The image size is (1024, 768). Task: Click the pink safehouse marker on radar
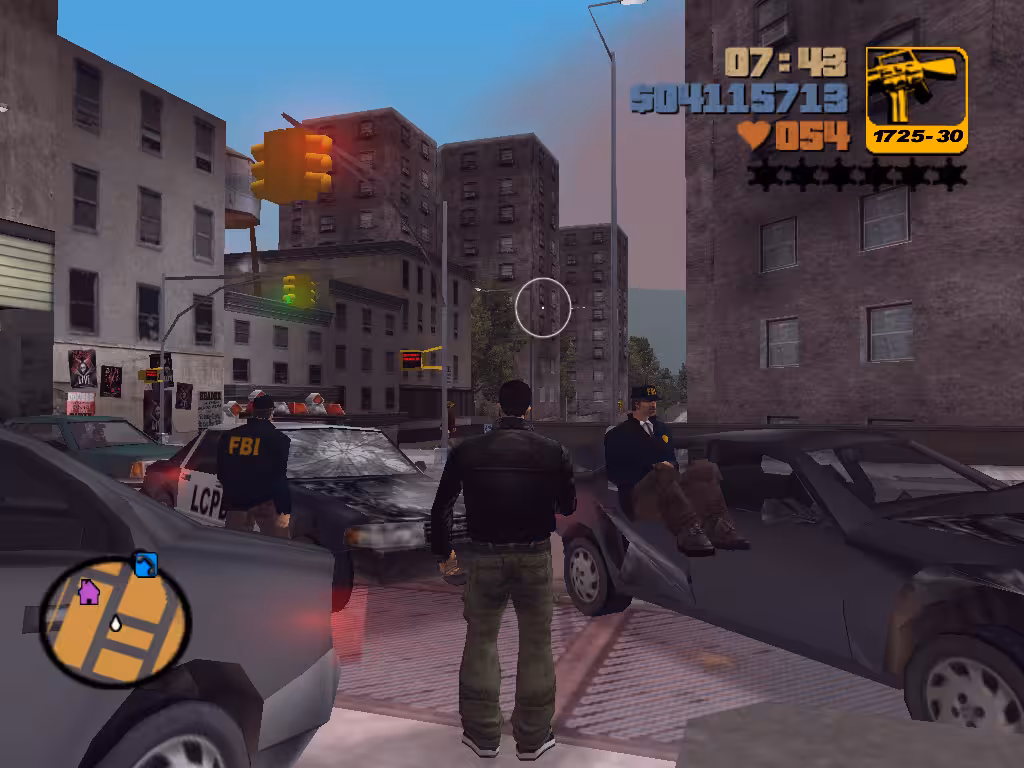click(x=89, y=592)
